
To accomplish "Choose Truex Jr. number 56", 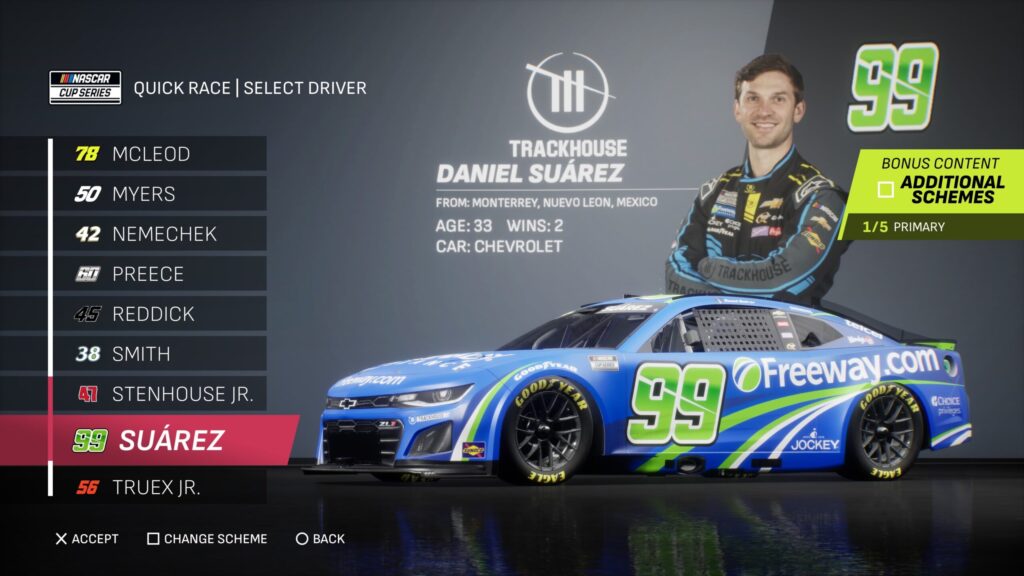I will (155, 488).
